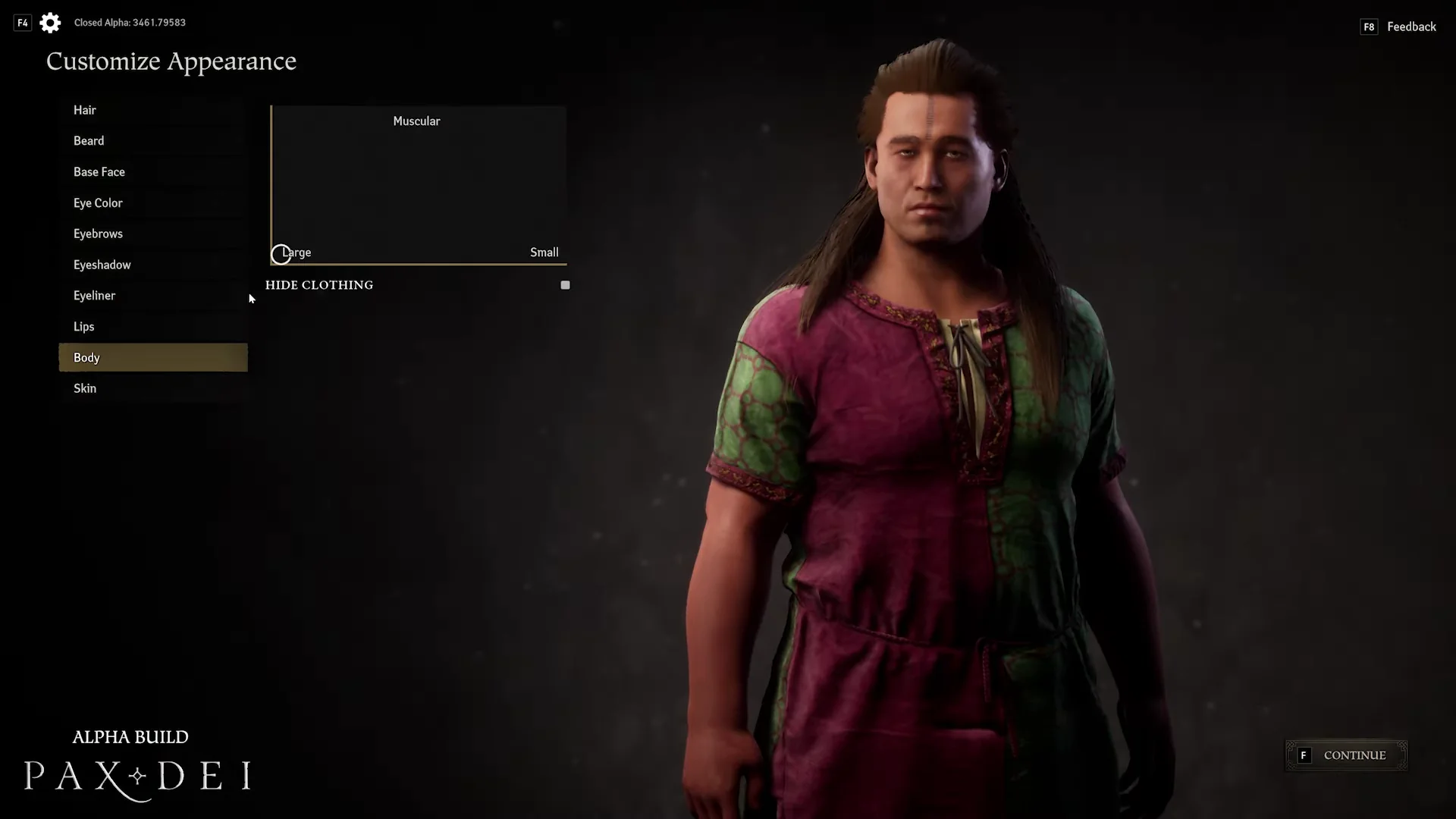Screen dimensions: 1456x819
Task: Click the body shape selector handle
Action: click(281, 254)
